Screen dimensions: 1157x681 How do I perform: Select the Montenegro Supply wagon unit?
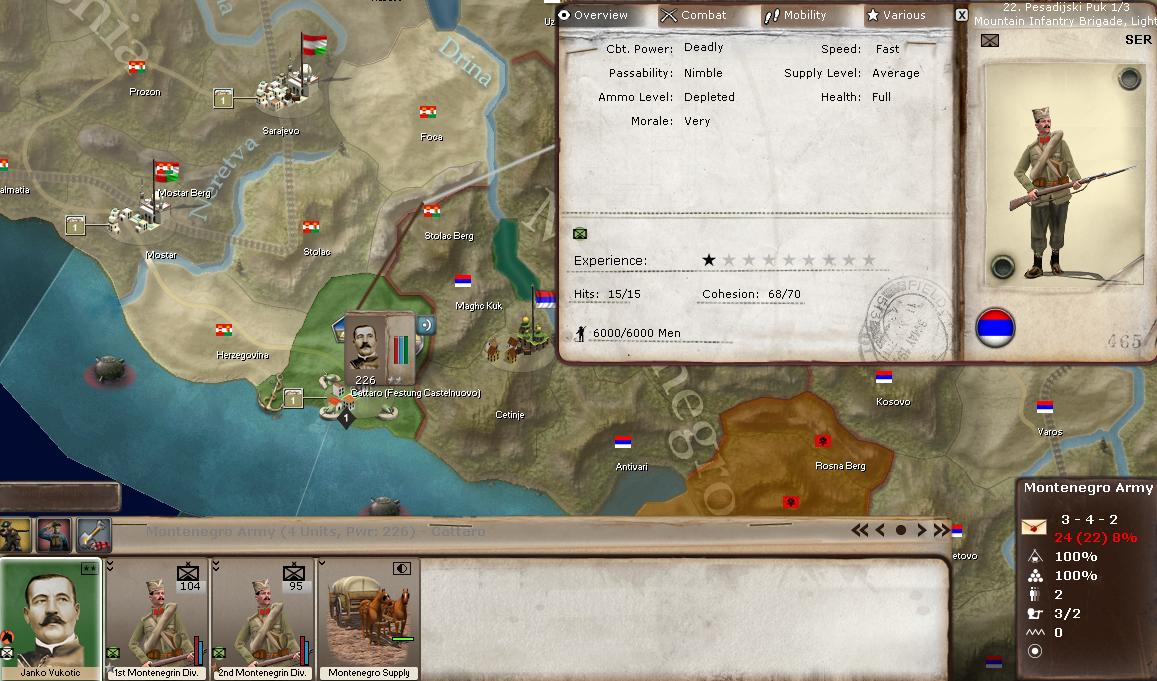pos(369,619)
